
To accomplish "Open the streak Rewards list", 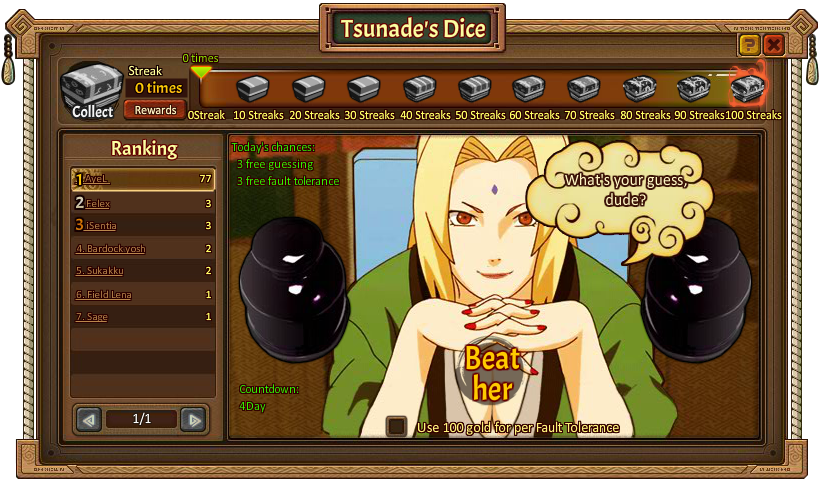I will (156, 110).
